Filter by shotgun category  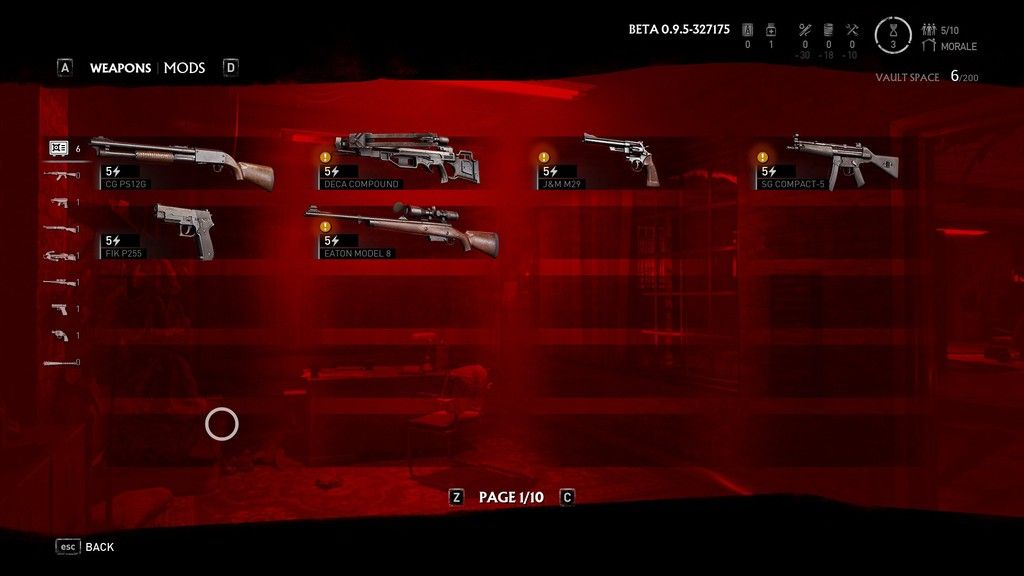[x=60, y=229]
